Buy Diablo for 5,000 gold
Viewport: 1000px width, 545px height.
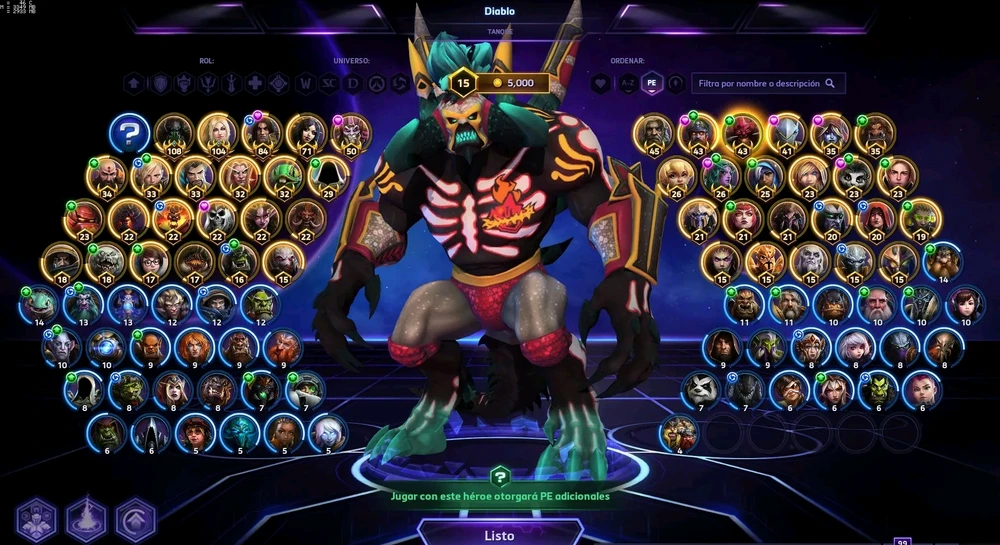pyautogui.click(x=511, y=83)
